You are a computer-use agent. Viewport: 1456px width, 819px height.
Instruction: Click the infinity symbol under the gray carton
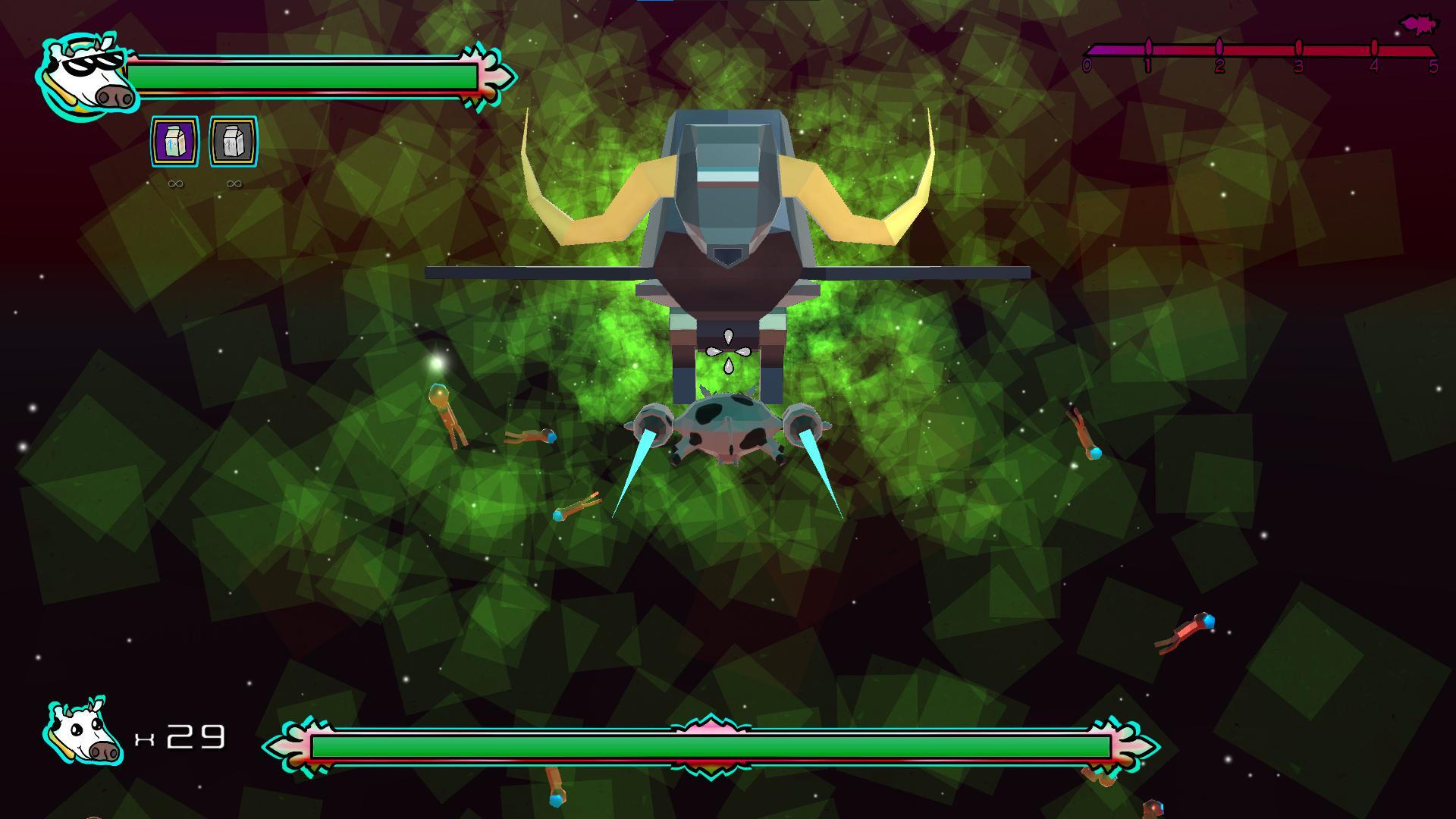pos(234,182)
